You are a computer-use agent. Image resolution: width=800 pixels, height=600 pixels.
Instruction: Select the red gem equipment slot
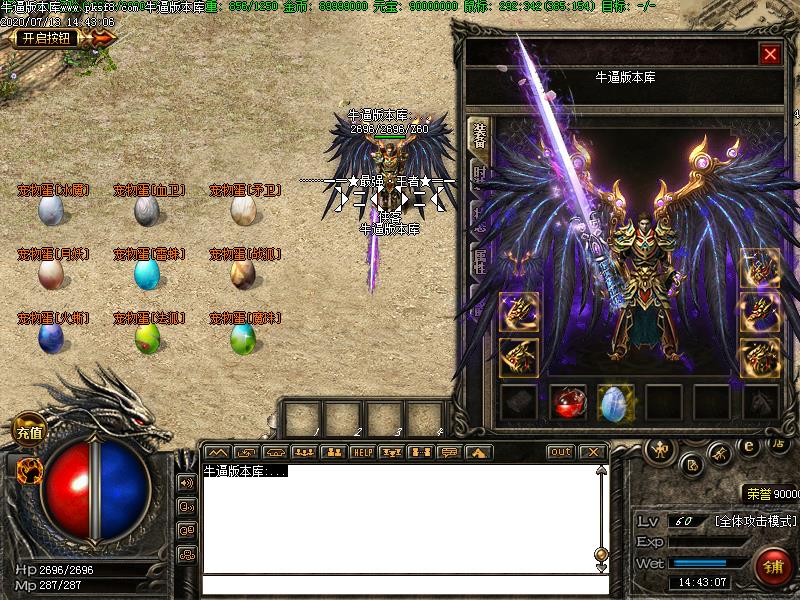click(569, 402)
